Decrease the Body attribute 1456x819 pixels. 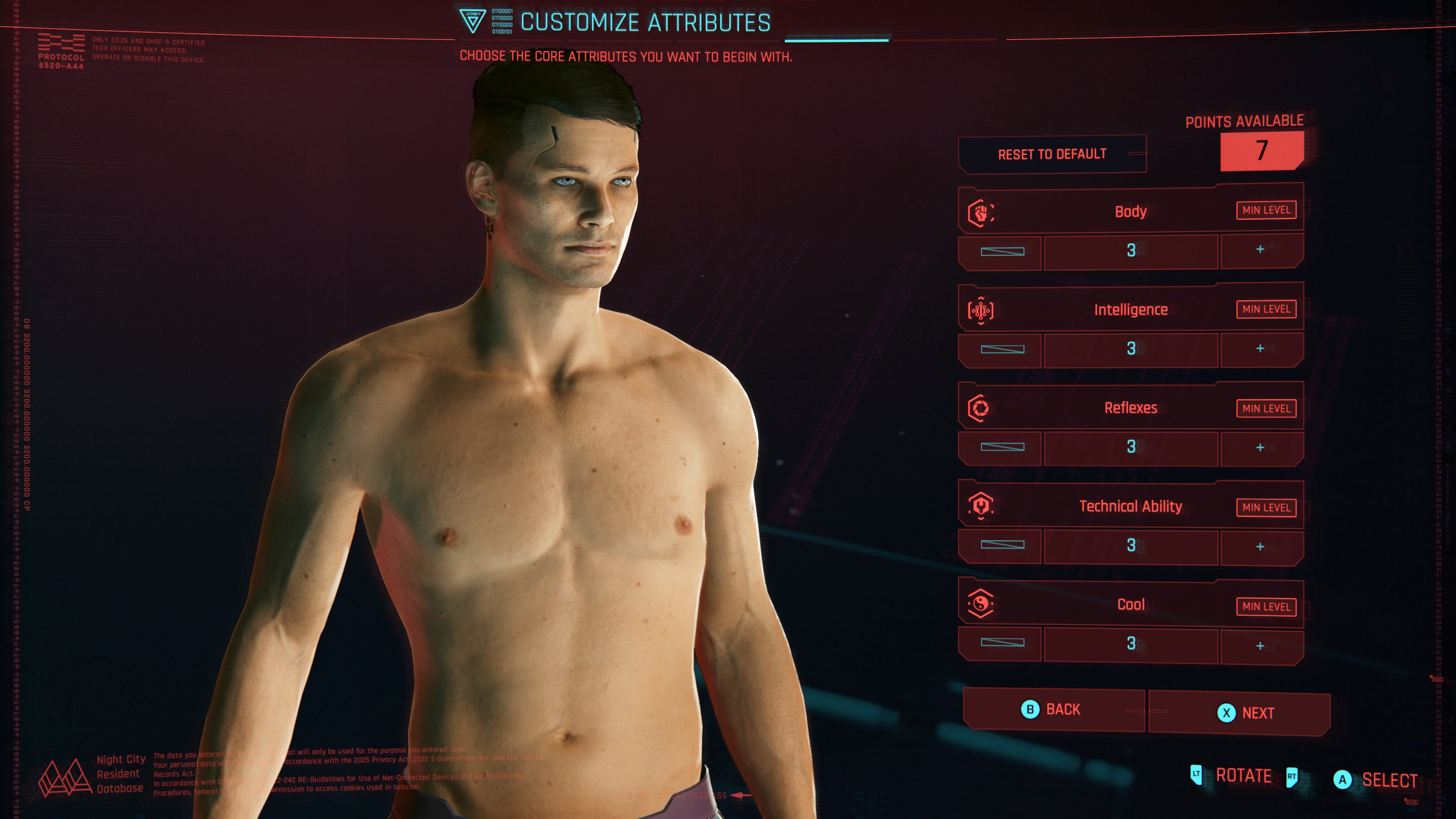point(1001,251)
